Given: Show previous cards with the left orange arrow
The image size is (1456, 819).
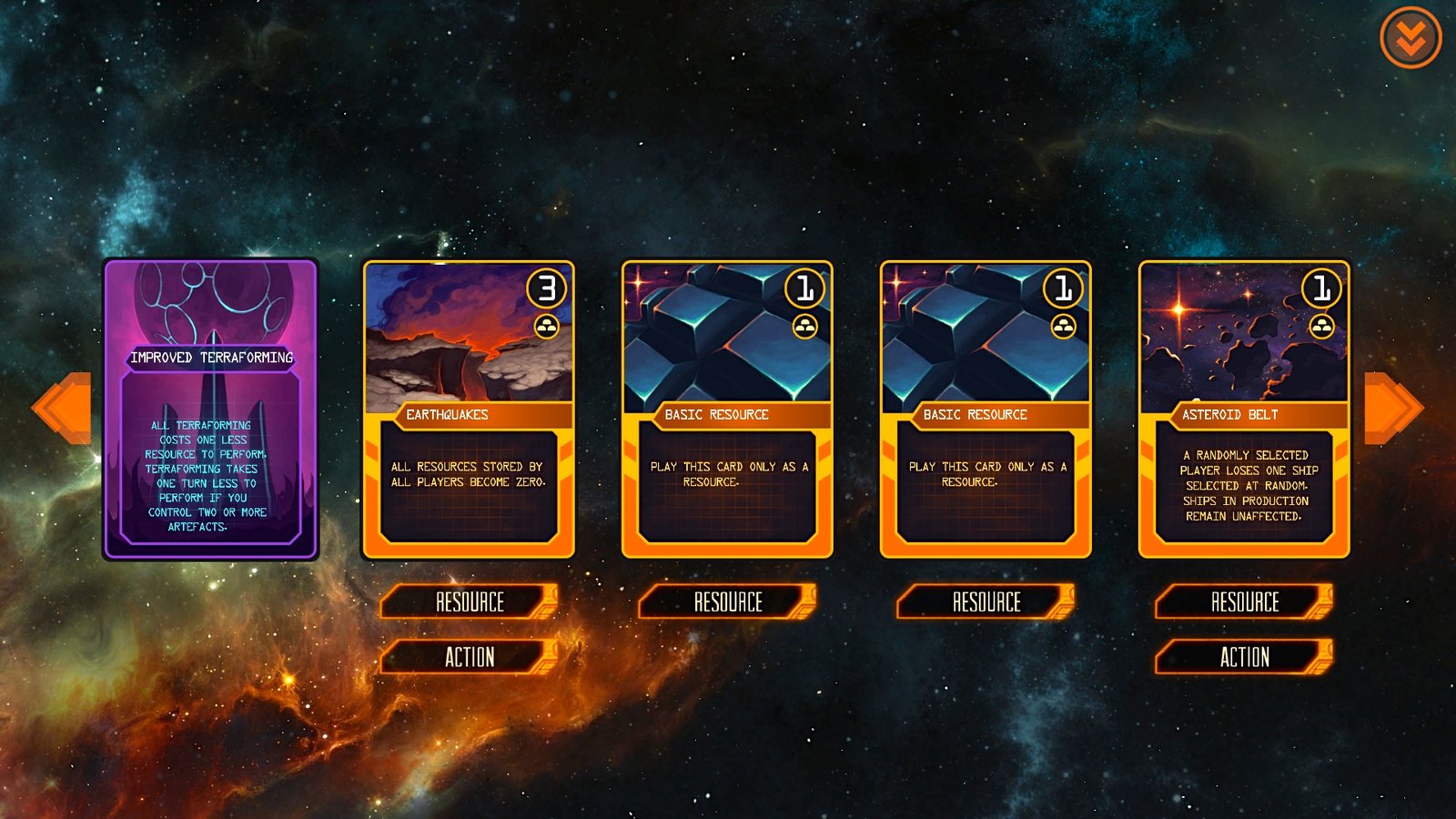Looking at the screenshot, I should point(64,409).
